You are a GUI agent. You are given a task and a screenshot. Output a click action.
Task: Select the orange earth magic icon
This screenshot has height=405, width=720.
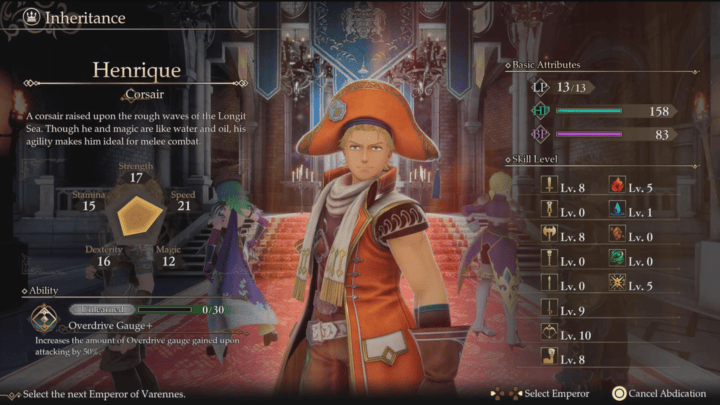tap(616, 236)
